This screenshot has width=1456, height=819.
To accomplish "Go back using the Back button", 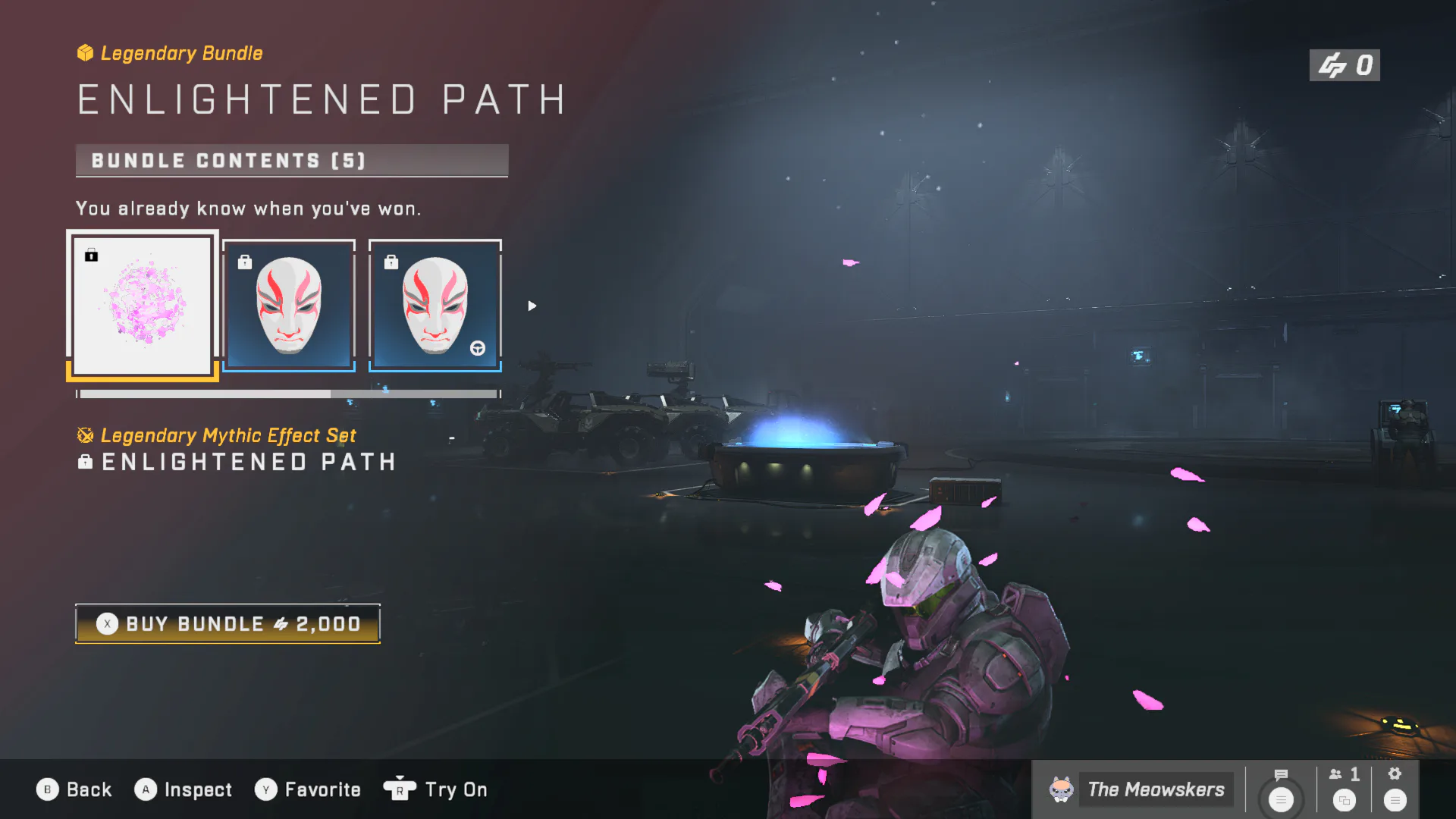I will point(74,789).
